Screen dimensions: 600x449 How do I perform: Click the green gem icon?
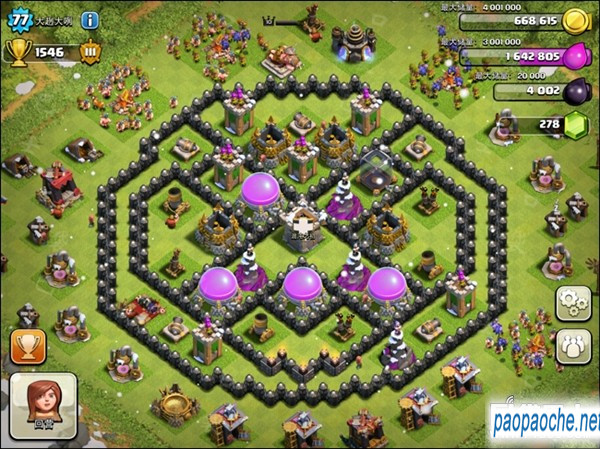click(x=576, y=125)
